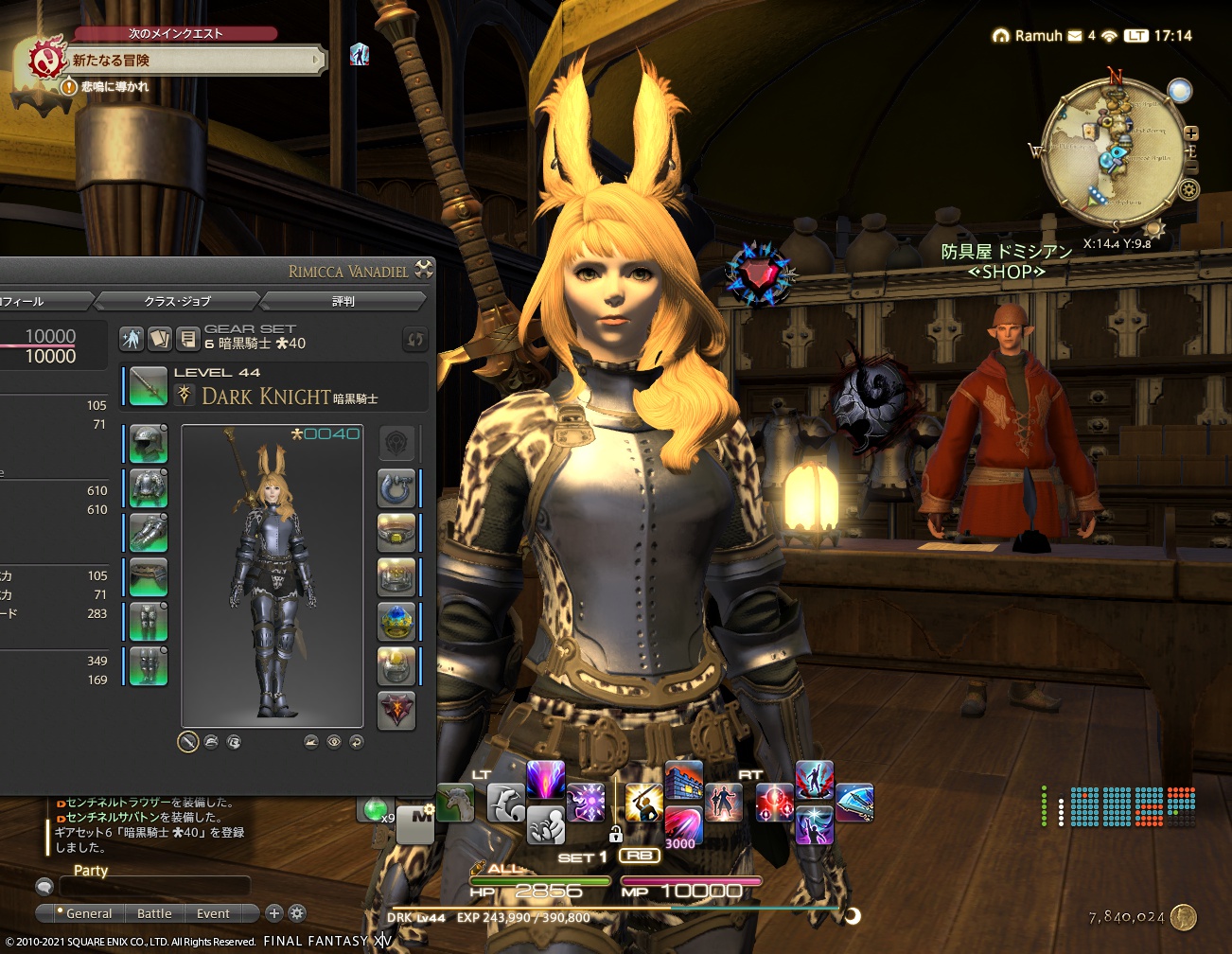This screenshot has width=1232, height=954.
Task: Select the main hand greatsword equipment slot
Action: [x=147, y=386]
